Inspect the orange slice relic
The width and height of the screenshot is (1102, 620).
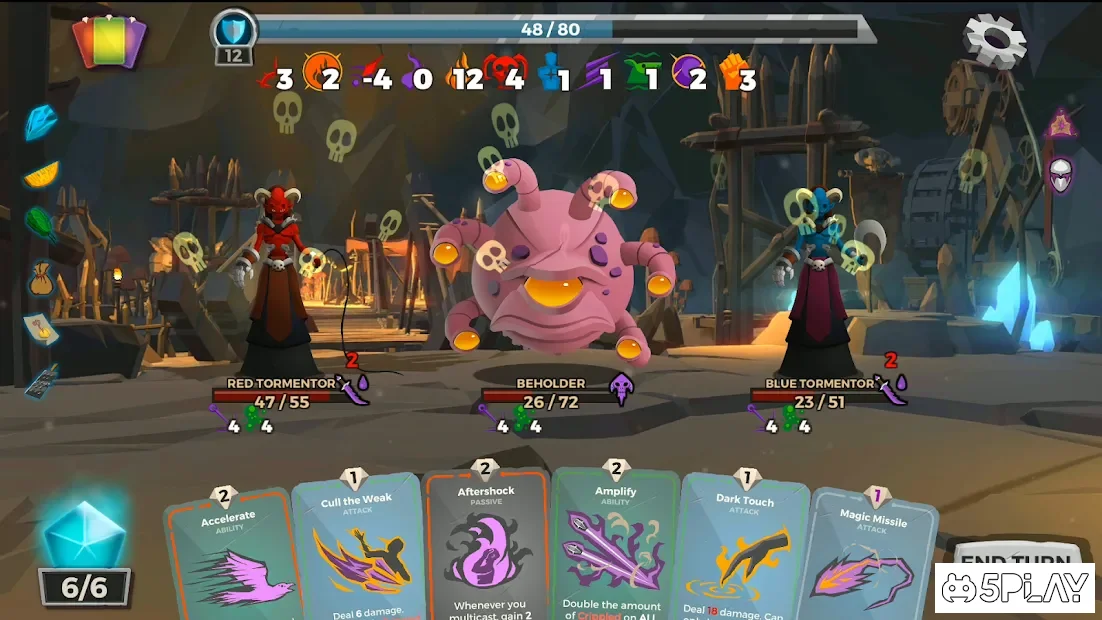41,173
